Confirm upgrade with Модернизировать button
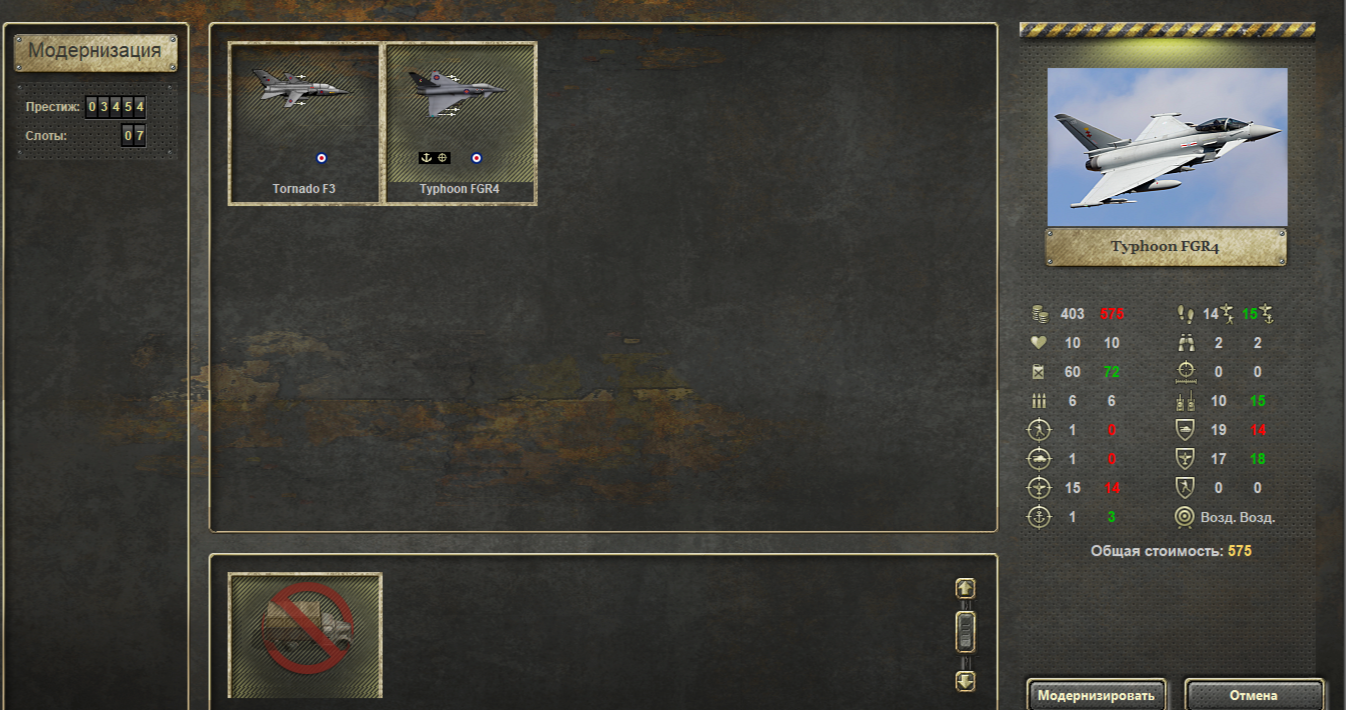Screen dimensions: 1346x710 tap(1096, 695)
